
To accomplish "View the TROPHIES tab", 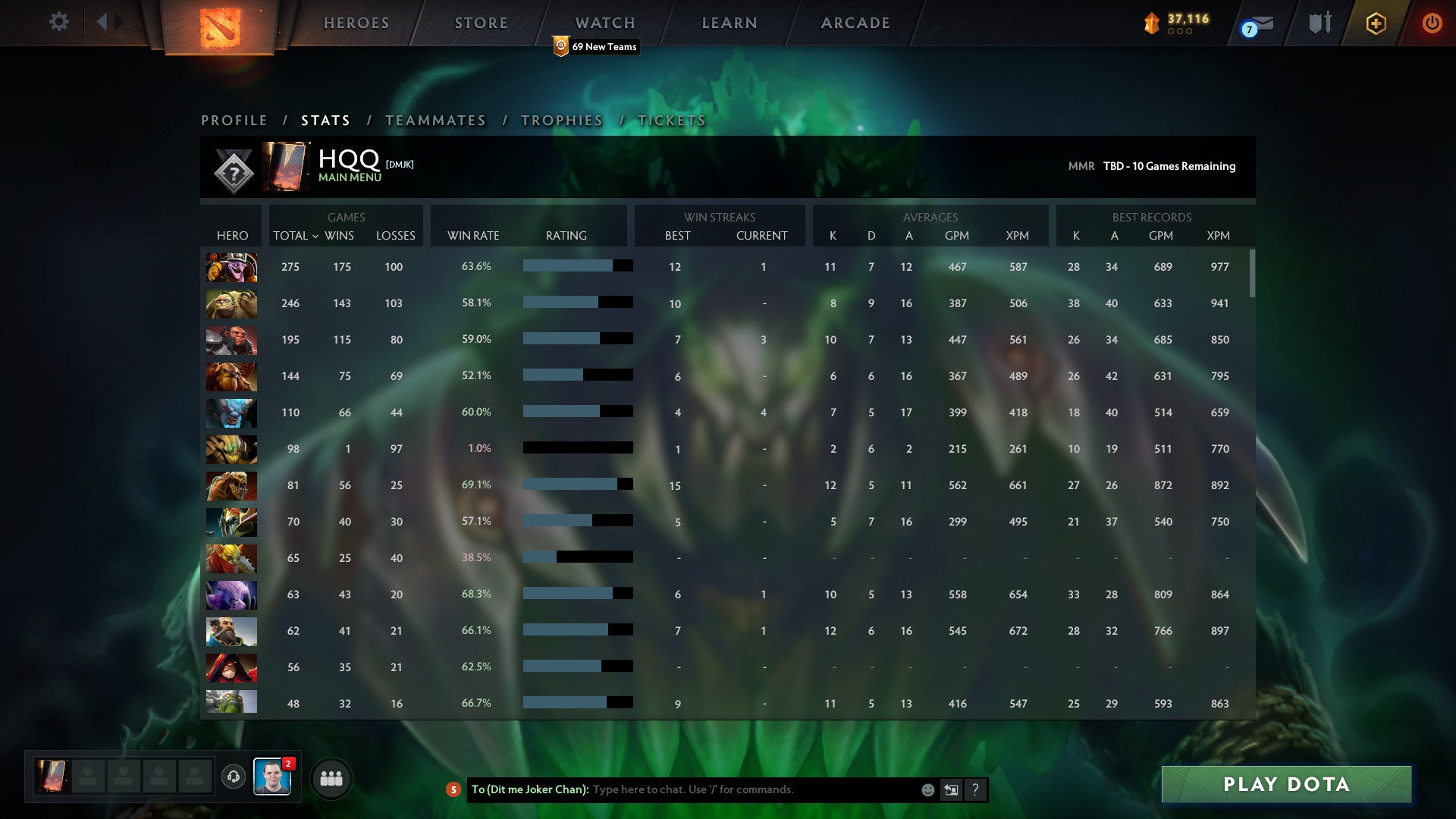I will click(560, 120).
